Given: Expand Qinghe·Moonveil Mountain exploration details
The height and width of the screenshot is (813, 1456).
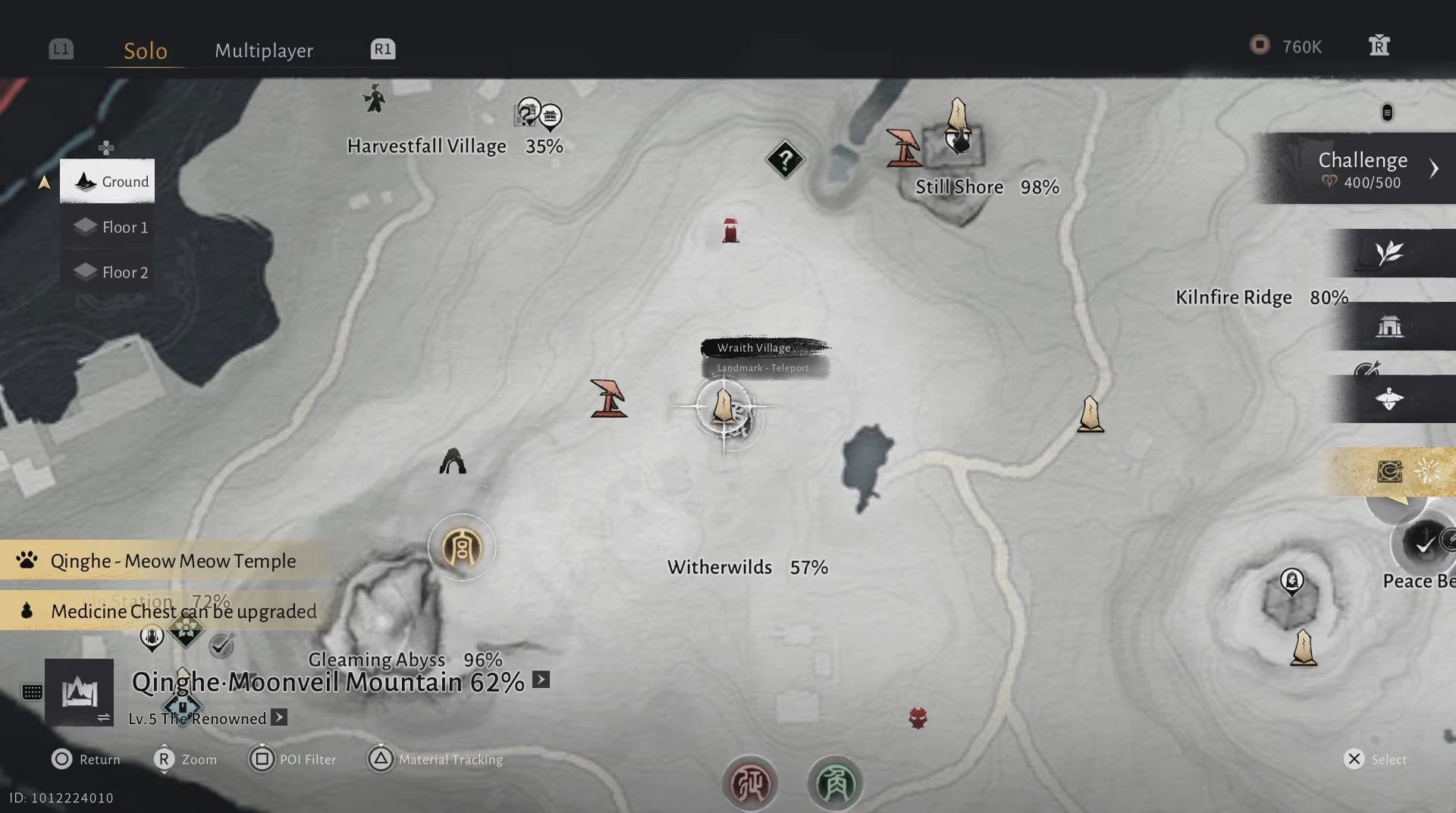Looking at the screenshot, I should tap(541, 680).
